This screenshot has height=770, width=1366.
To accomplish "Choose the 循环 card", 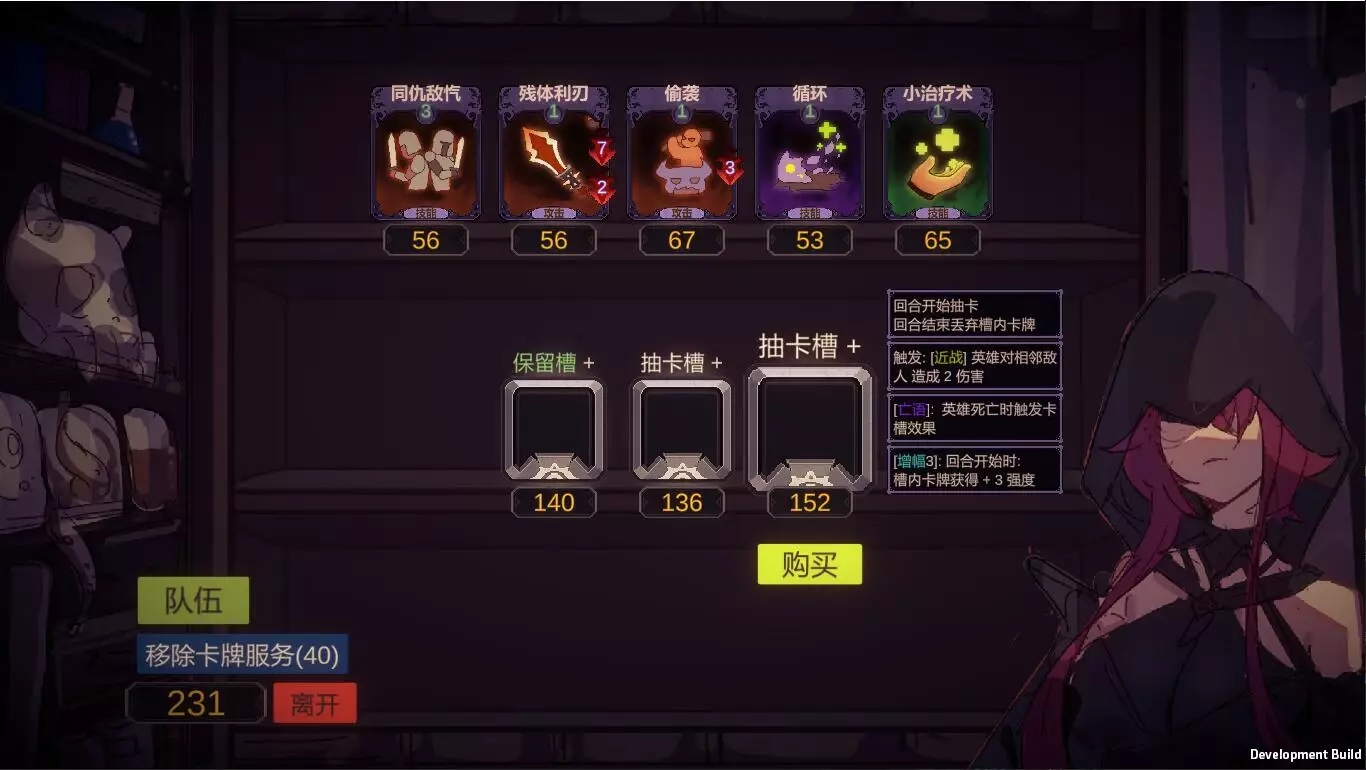I will coord(809,150).
